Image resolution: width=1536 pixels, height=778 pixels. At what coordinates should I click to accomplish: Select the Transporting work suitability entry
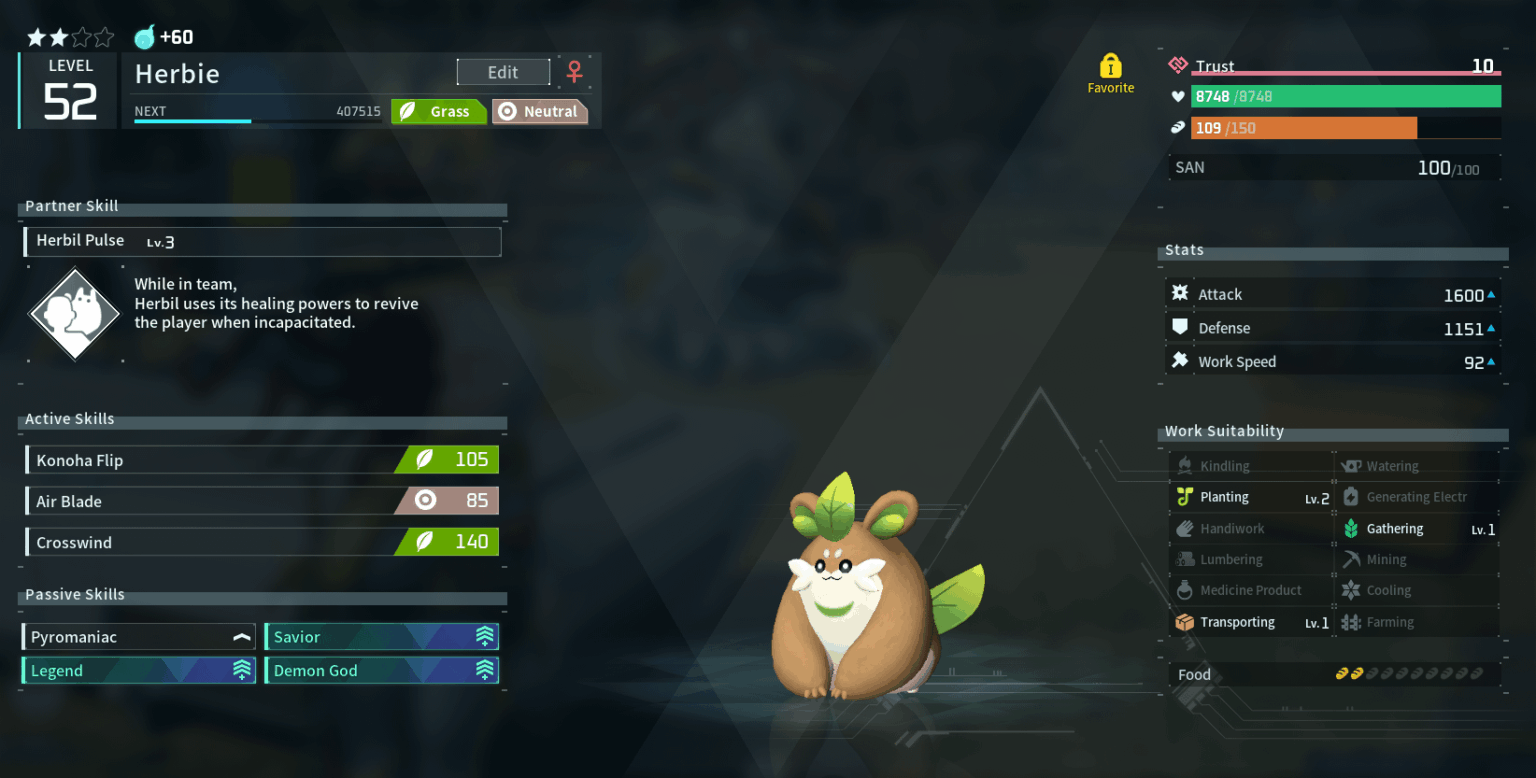(x=1252, y=622)
